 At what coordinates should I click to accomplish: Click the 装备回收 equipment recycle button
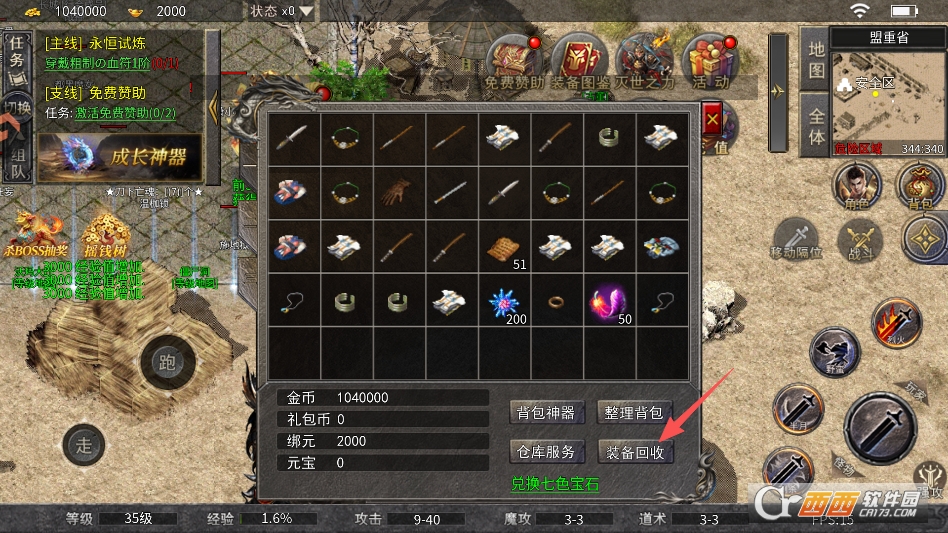[635, 451]
